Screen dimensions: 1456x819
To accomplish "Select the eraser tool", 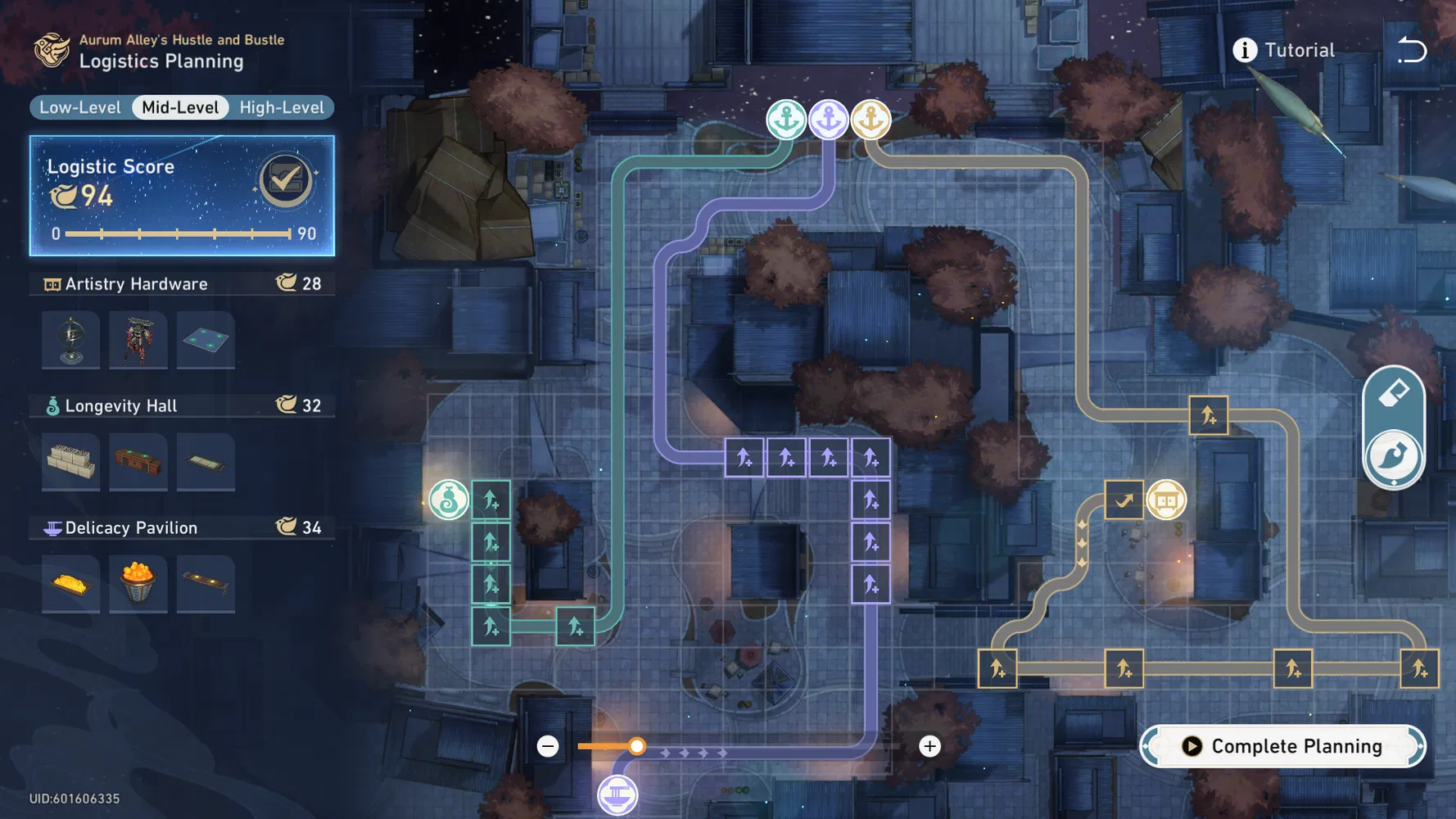I will point(1394,395).
